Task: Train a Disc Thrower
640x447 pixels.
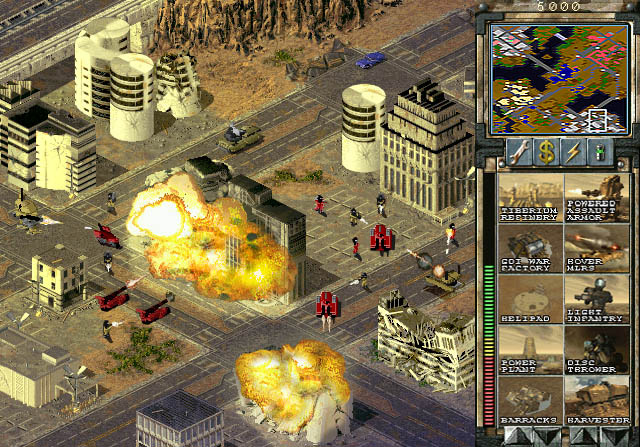Action: [594, 349]
